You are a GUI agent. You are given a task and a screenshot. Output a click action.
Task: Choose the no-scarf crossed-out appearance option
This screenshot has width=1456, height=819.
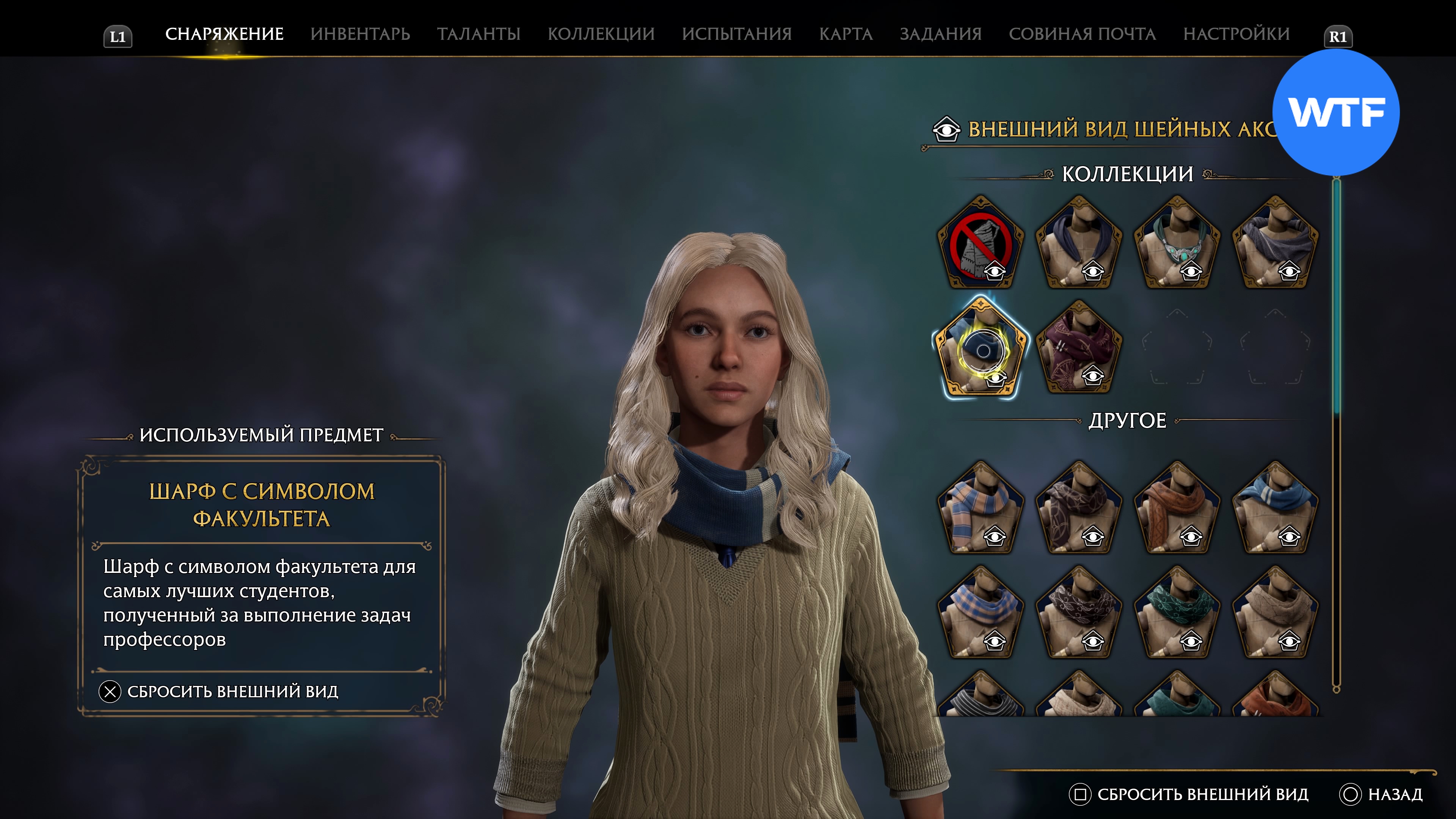pyautogui.click(x=981, y=243)
